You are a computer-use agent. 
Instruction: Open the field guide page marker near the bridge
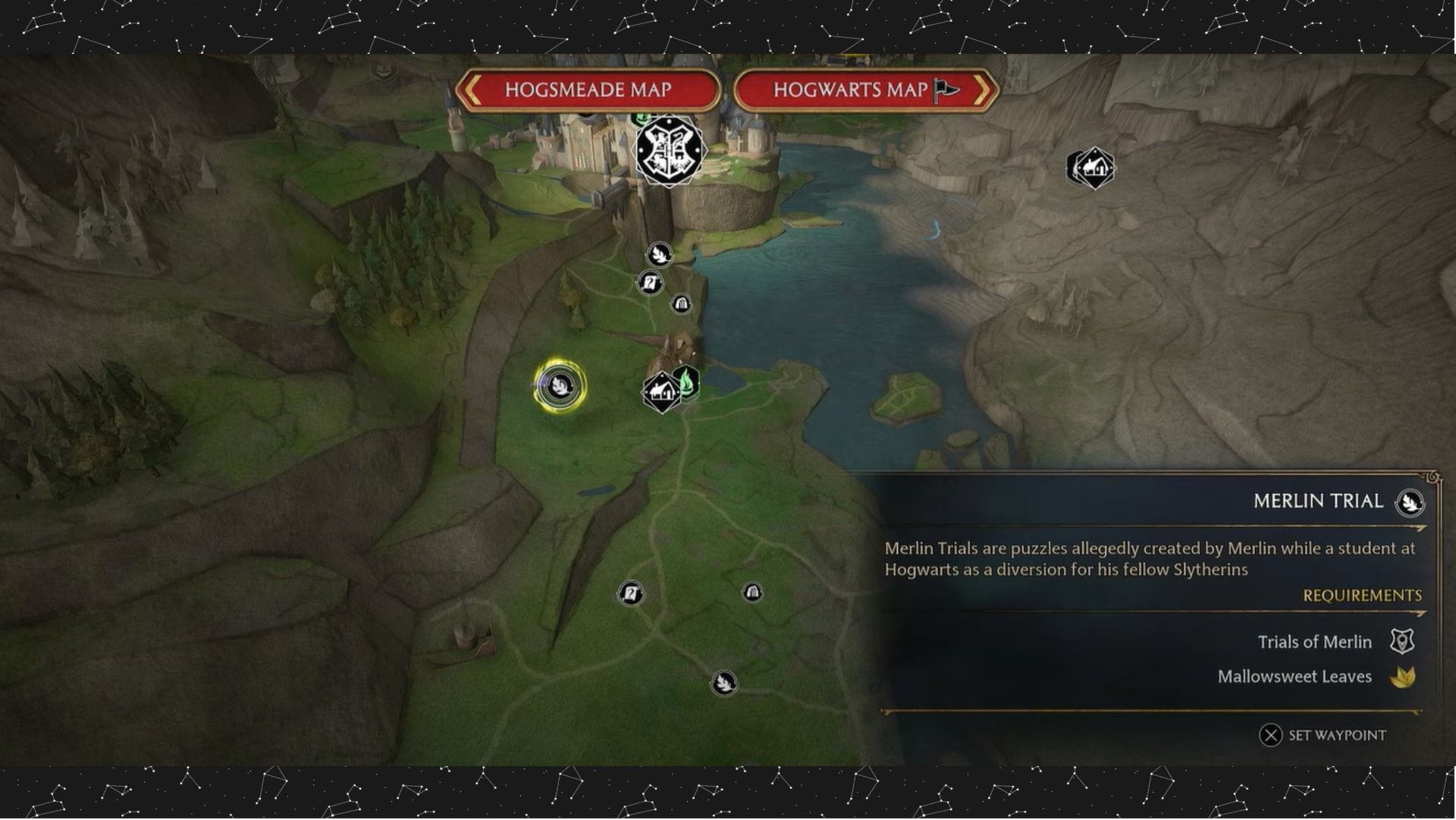coord(648,283)
